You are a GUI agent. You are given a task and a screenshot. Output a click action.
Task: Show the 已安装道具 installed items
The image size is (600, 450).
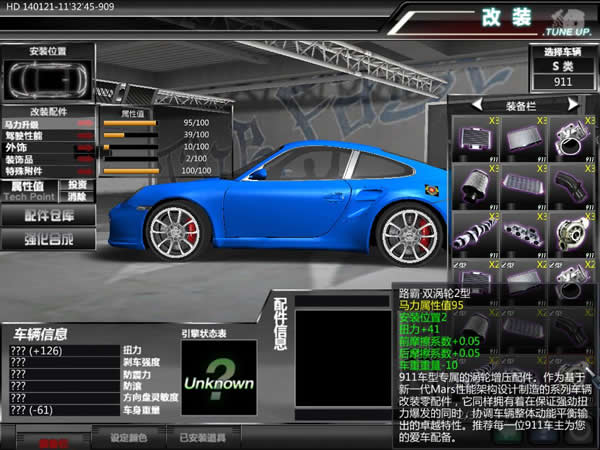point(203,437)
